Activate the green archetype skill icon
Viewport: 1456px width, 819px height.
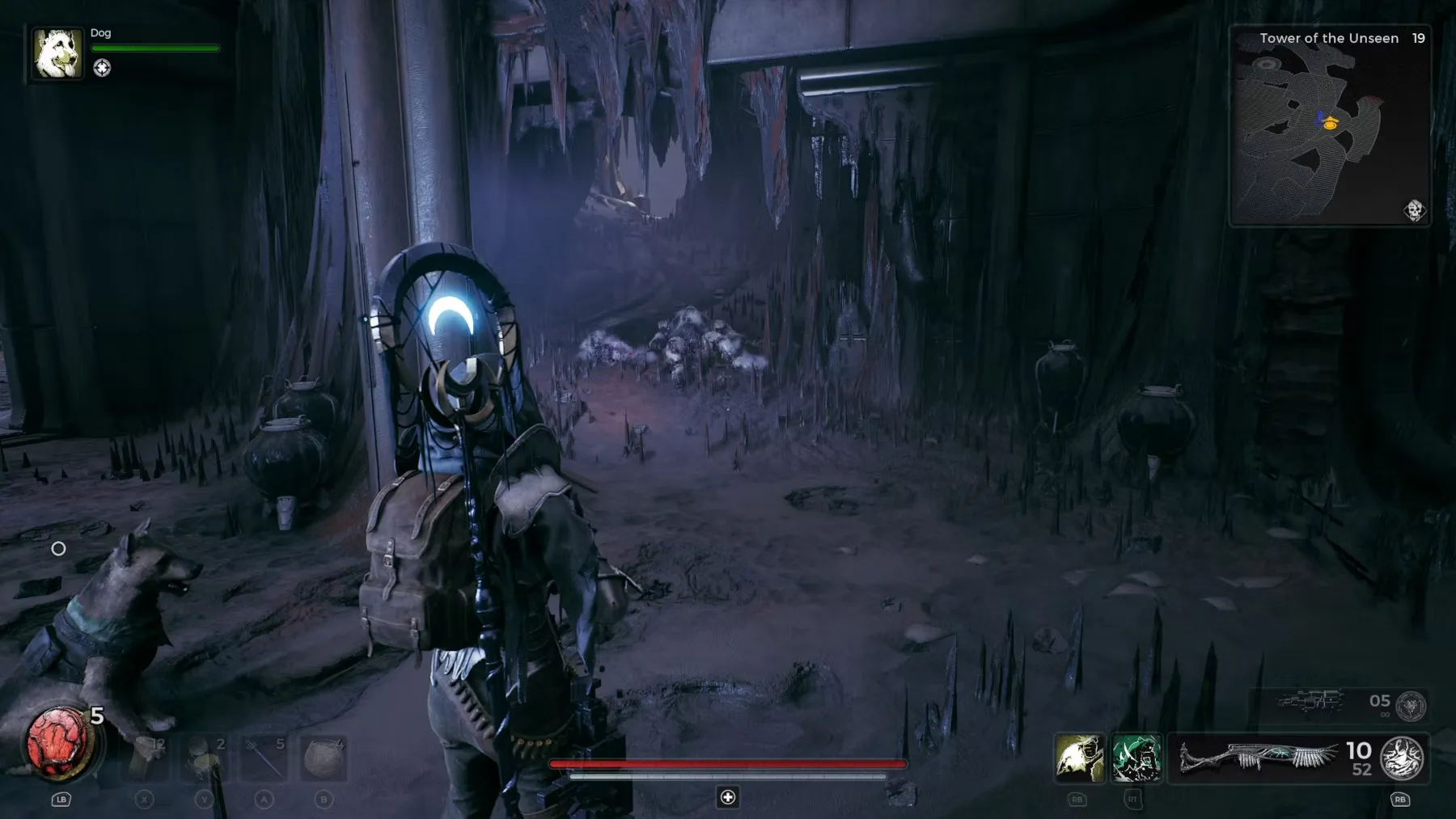[x=1136, y=758]
